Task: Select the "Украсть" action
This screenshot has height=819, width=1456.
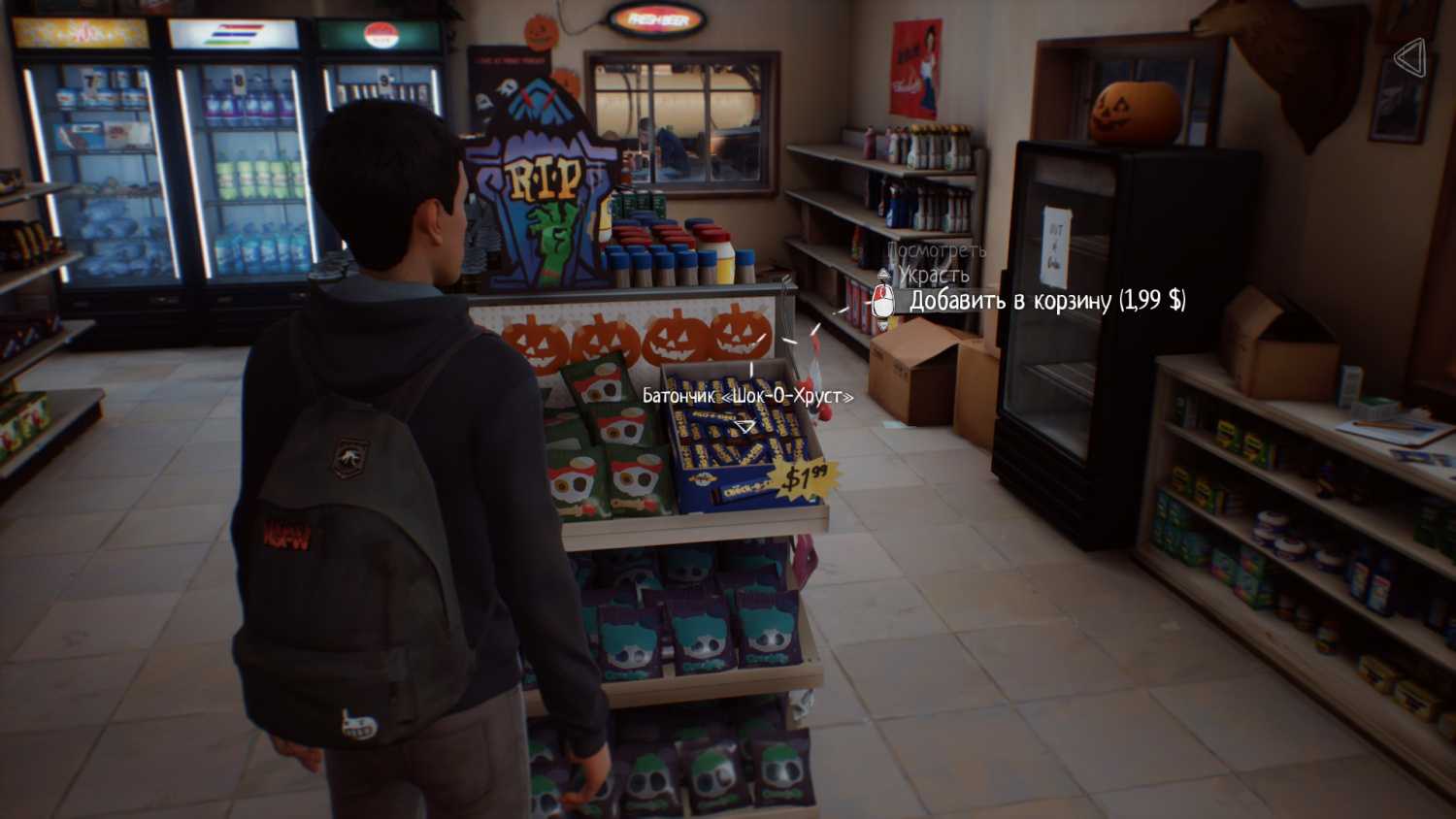Action: pos(933,276)
